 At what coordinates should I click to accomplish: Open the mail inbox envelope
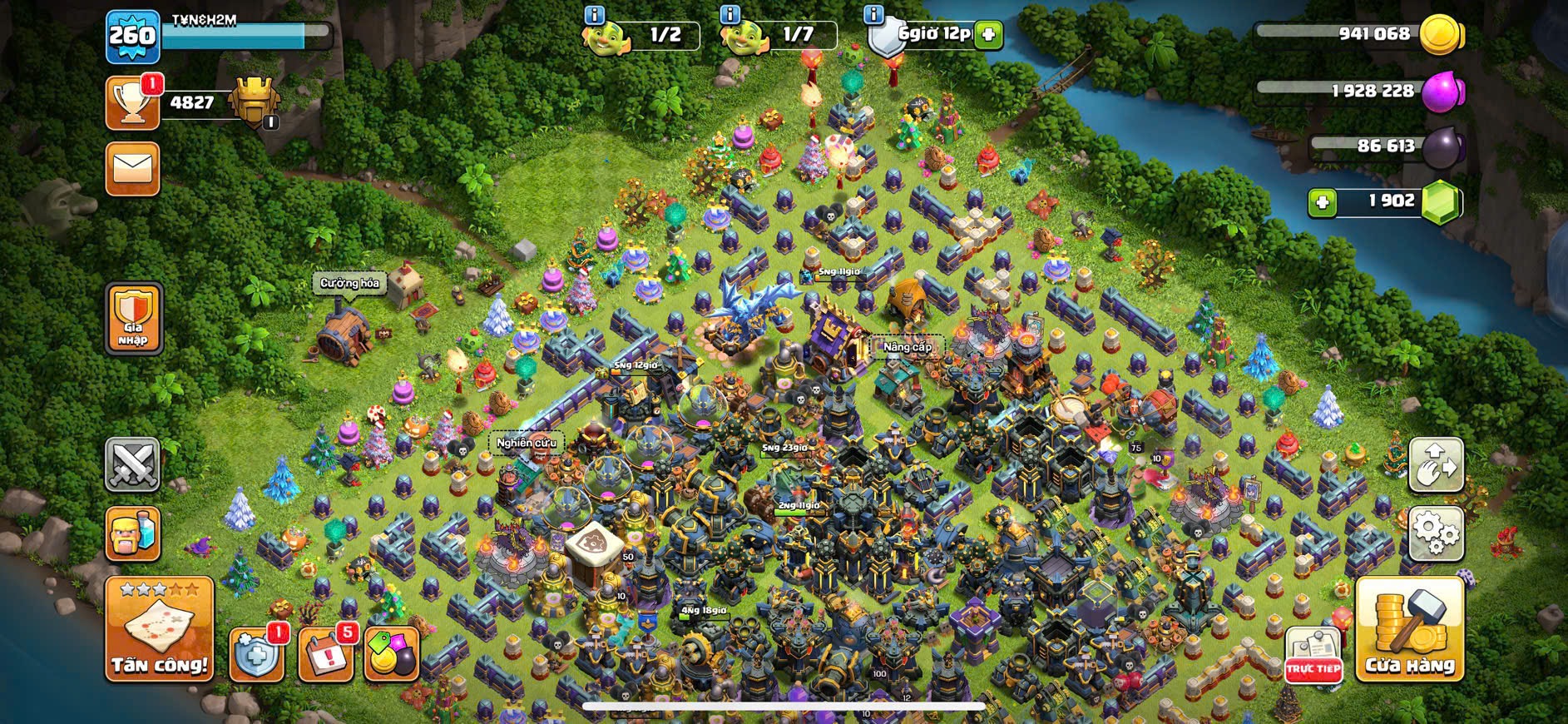pos(133,169)
